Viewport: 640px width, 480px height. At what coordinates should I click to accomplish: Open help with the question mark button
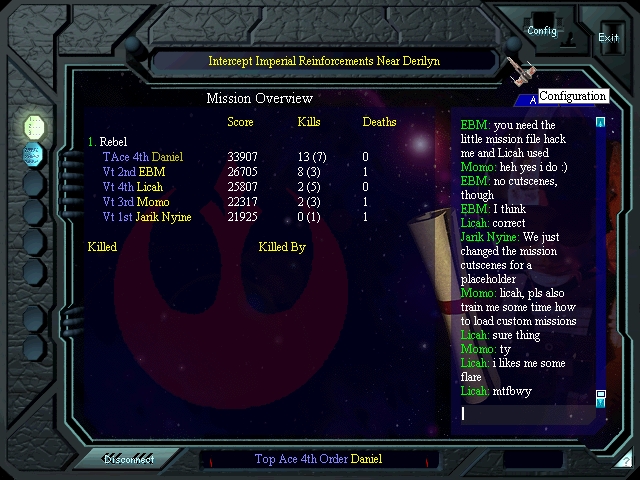(625, 460)
